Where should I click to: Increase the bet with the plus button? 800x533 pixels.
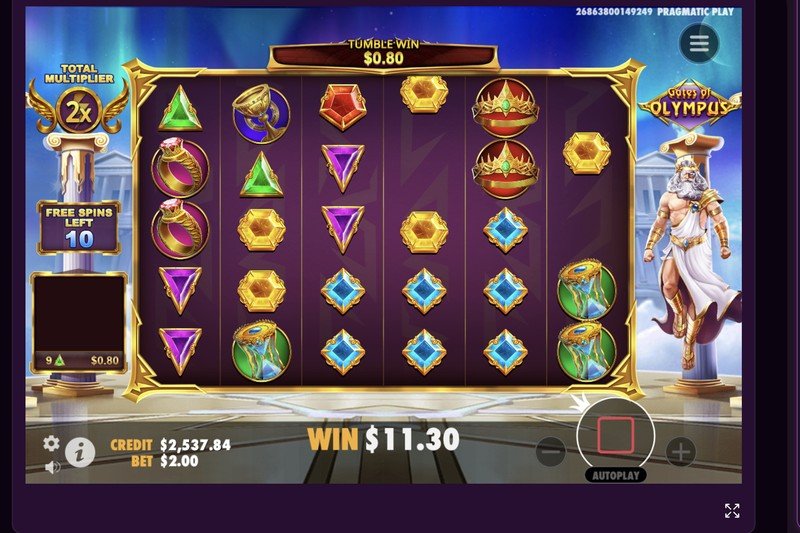tap(680, 452)
